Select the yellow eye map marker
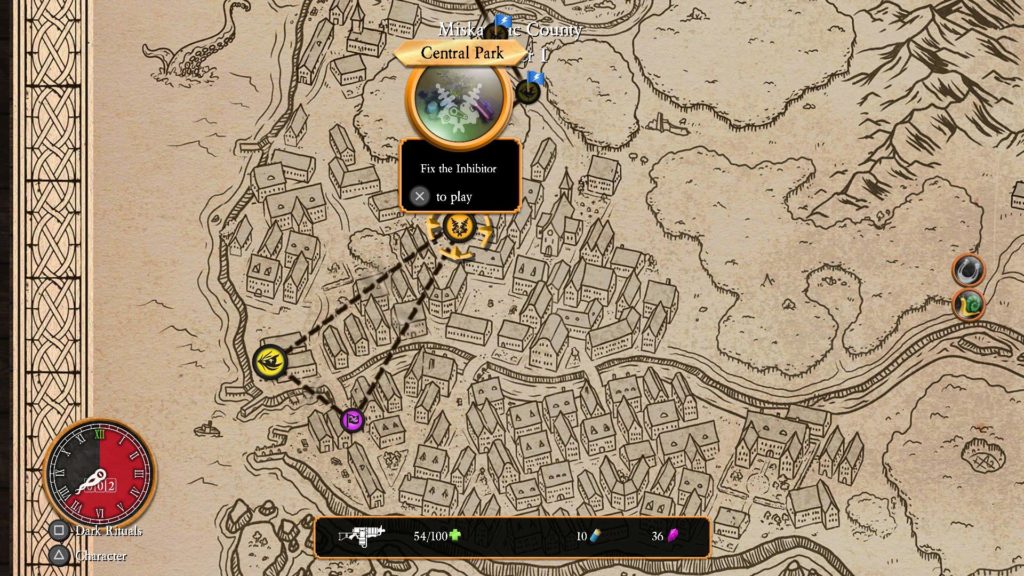 pos(270,362)
